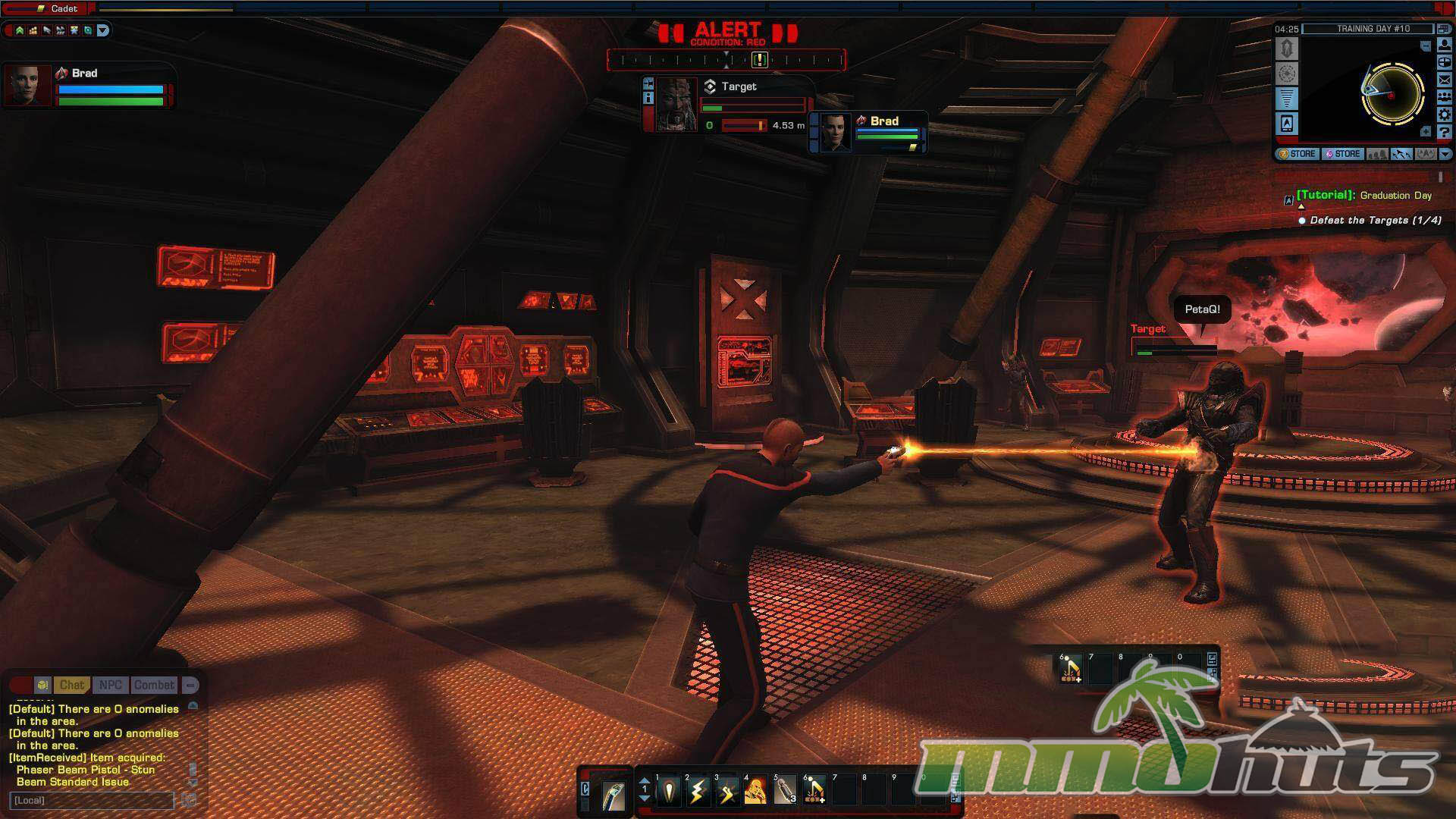Use the hypospray item in slot 5
Viewport: 1456px width, 819px height.
[x=785, y=791]
